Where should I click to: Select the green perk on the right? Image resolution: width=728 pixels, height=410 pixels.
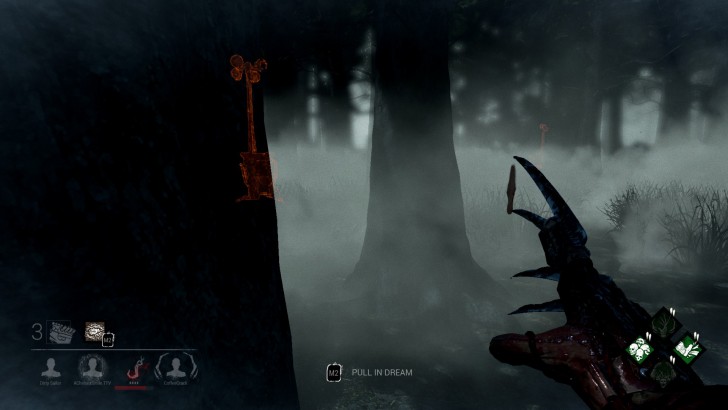click(686, 349)
